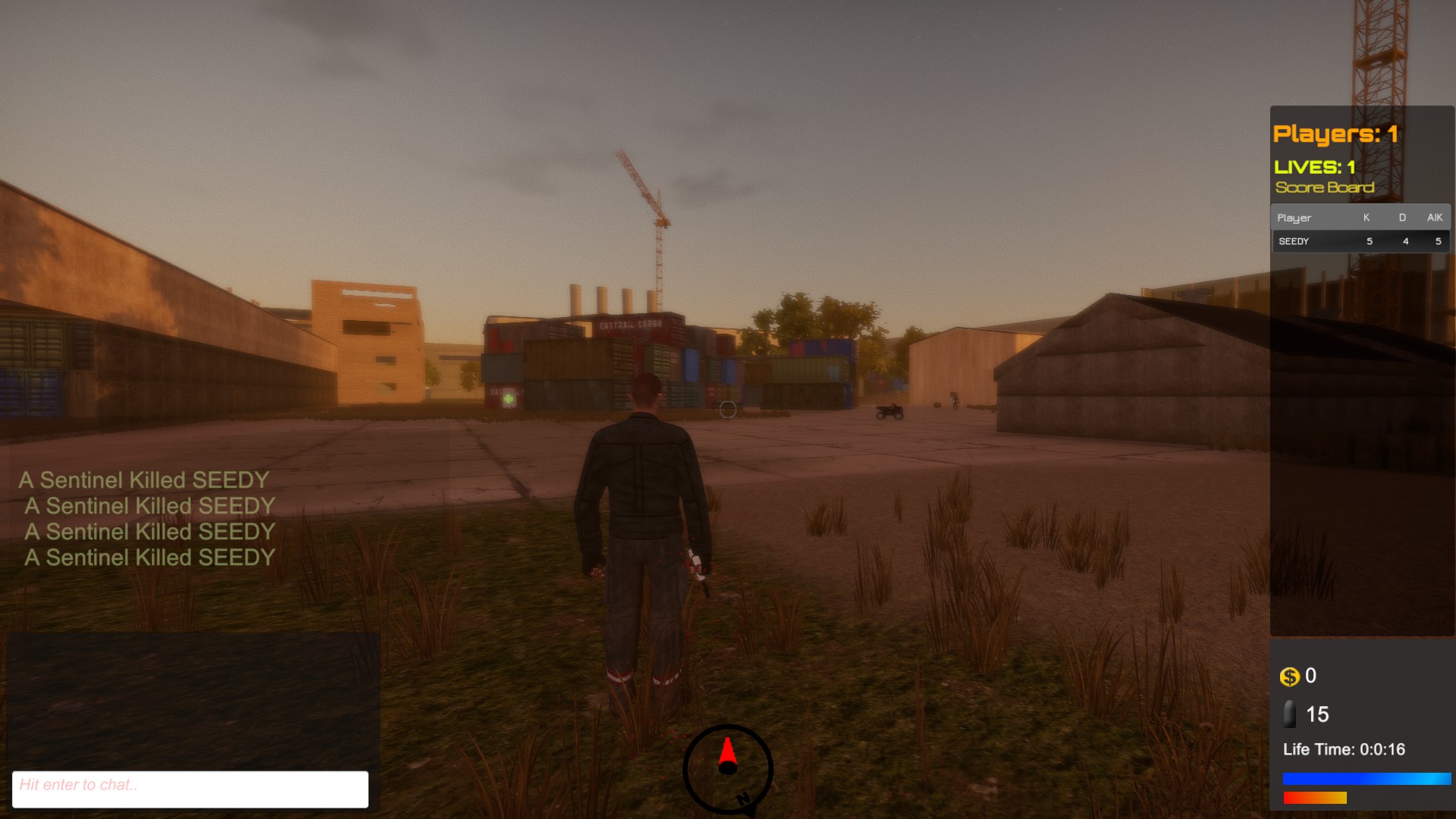Click the gold dollar coin currency icon
Viewport: 1456px width, 819px height.
1291,676
